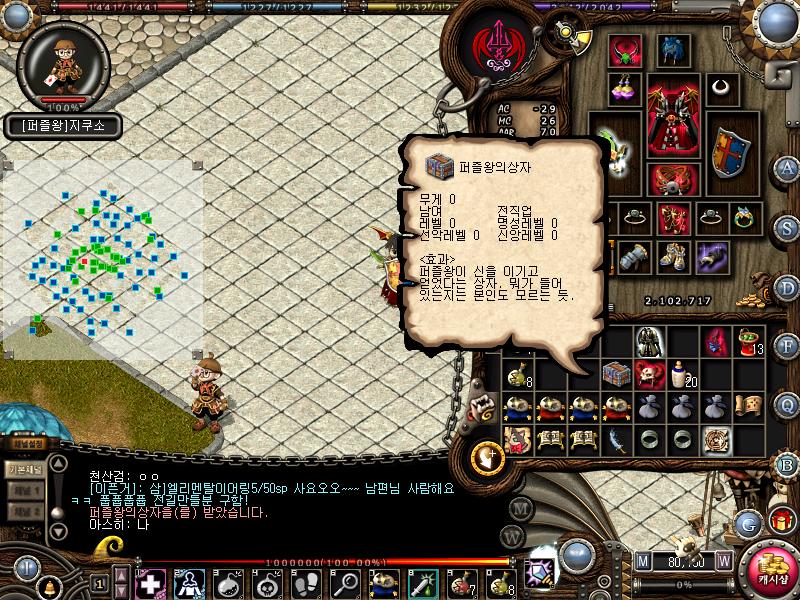Click the golden boots equipment slot

coord(670,256)
